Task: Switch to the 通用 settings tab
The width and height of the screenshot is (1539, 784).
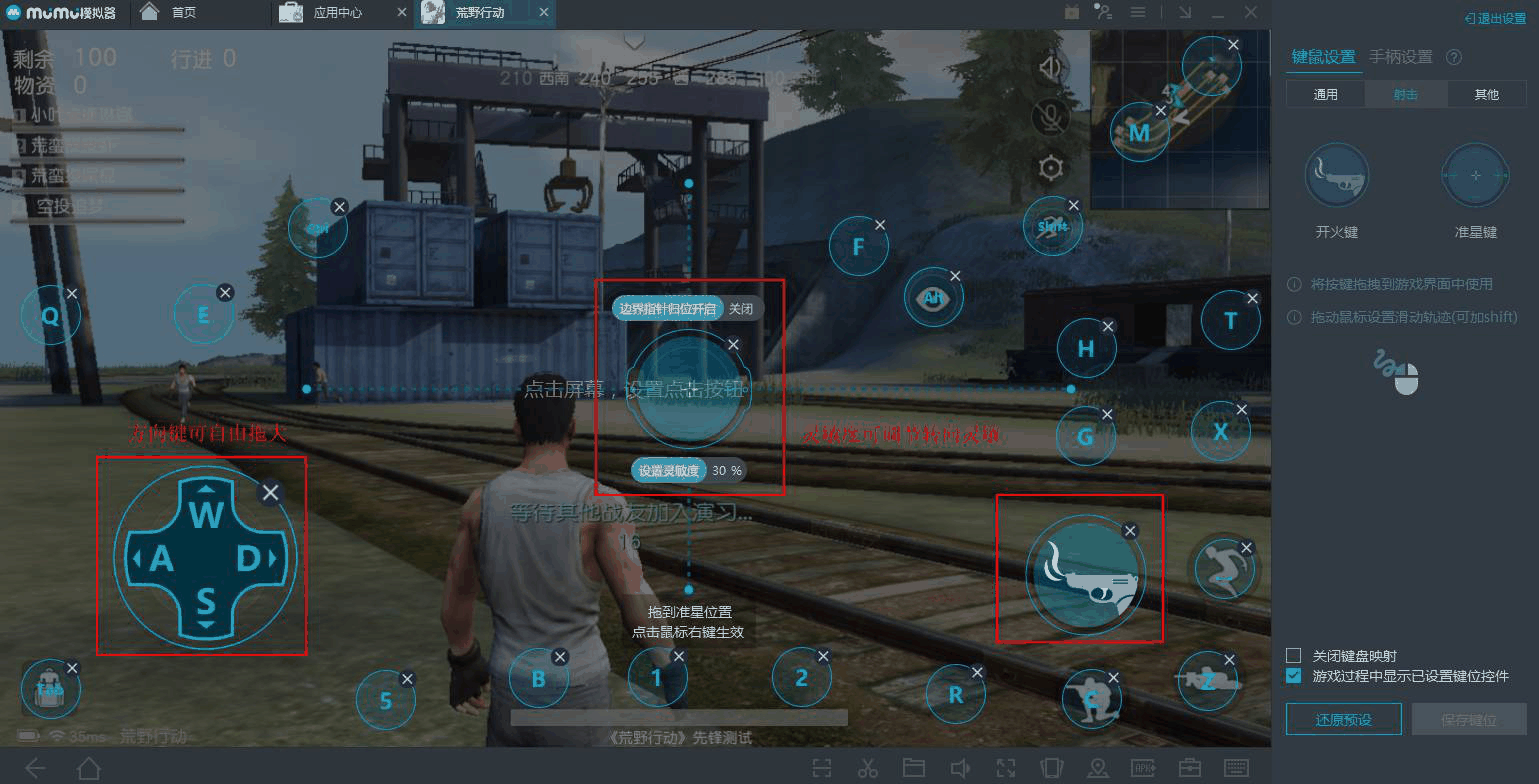Action: (1325, 94)
